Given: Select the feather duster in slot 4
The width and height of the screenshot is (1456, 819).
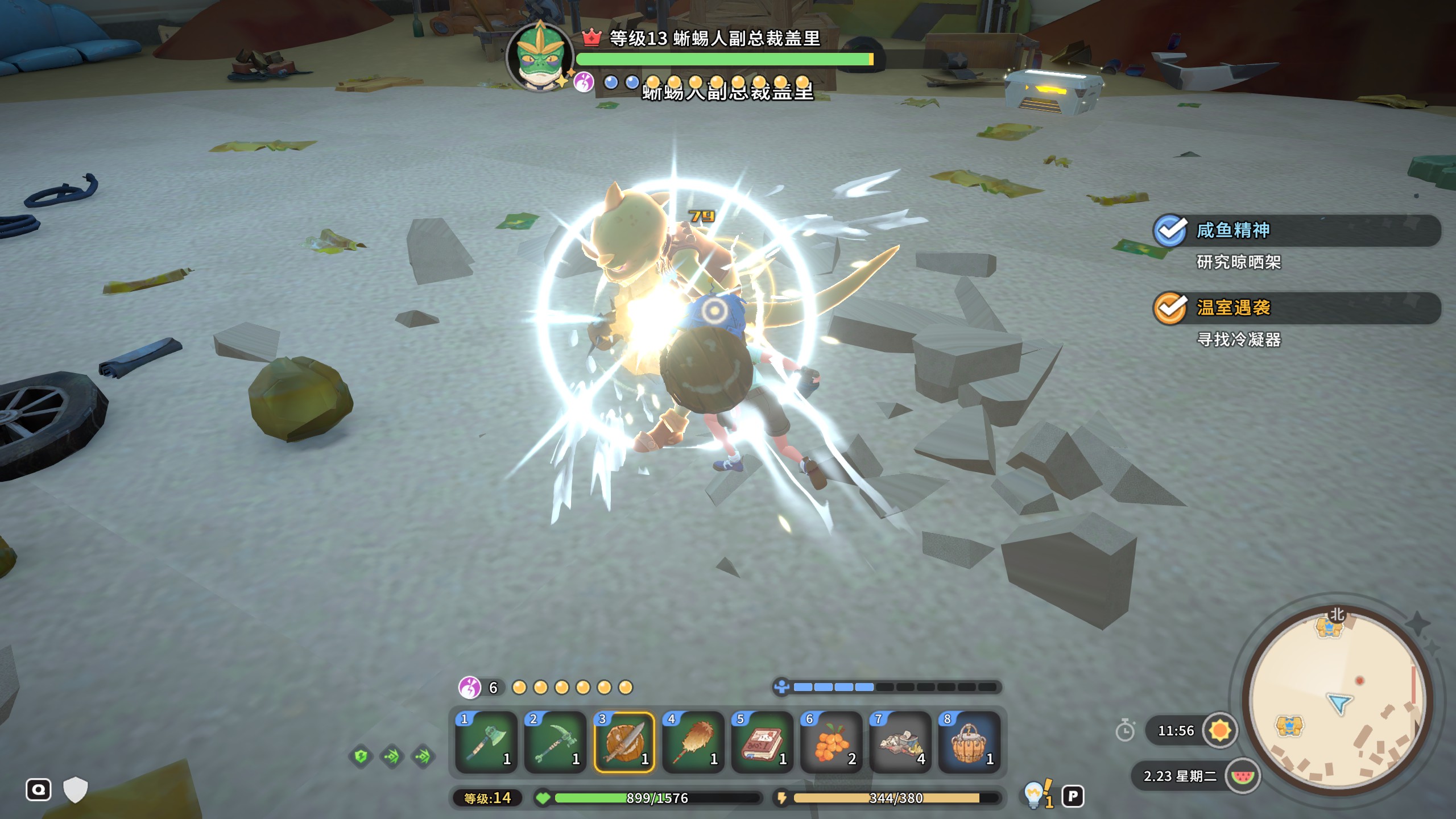Looking at the screenshot, I should (x=693, y=742).
